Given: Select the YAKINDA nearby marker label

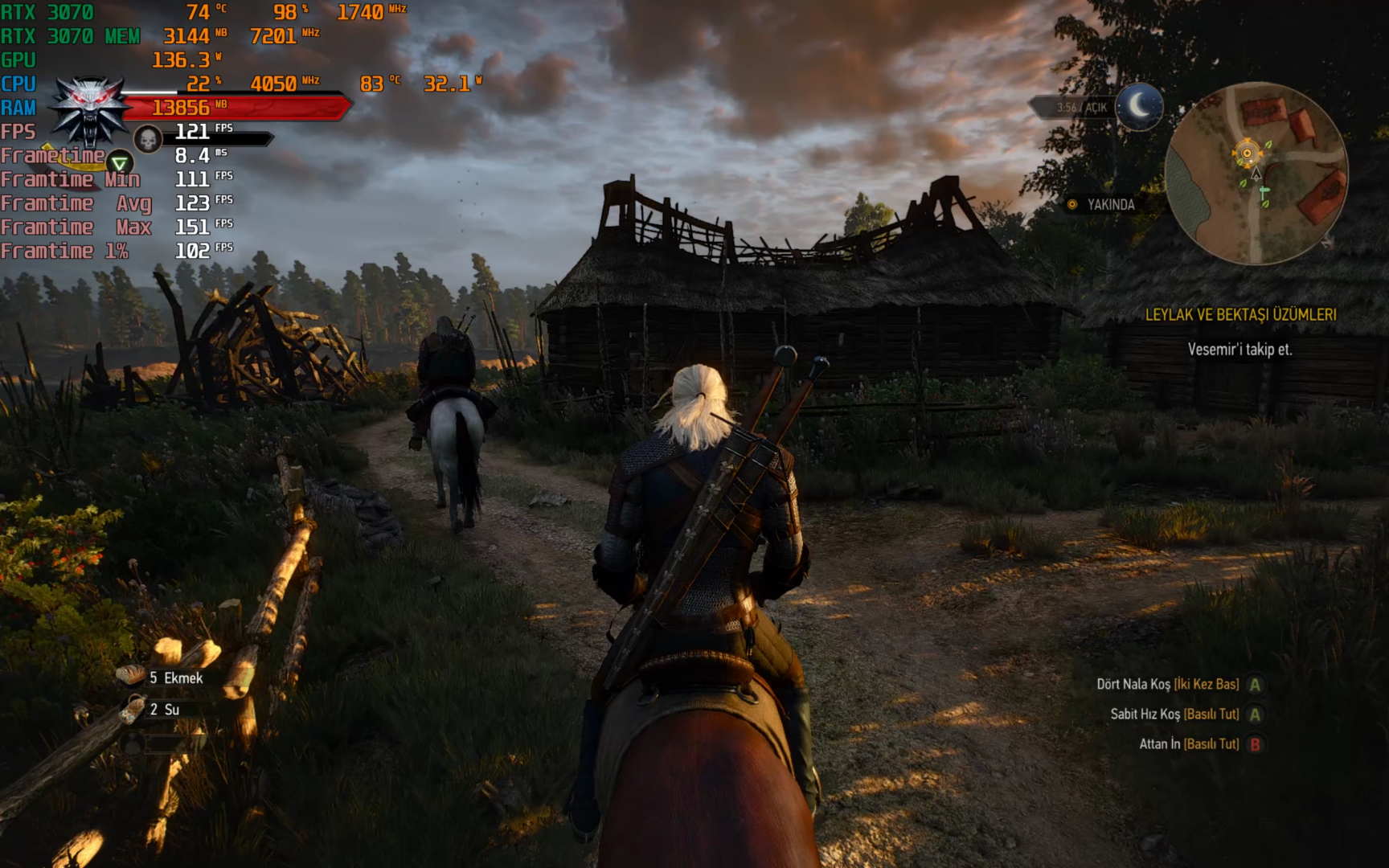Looking at the screenshot, I should (1110, 205).
